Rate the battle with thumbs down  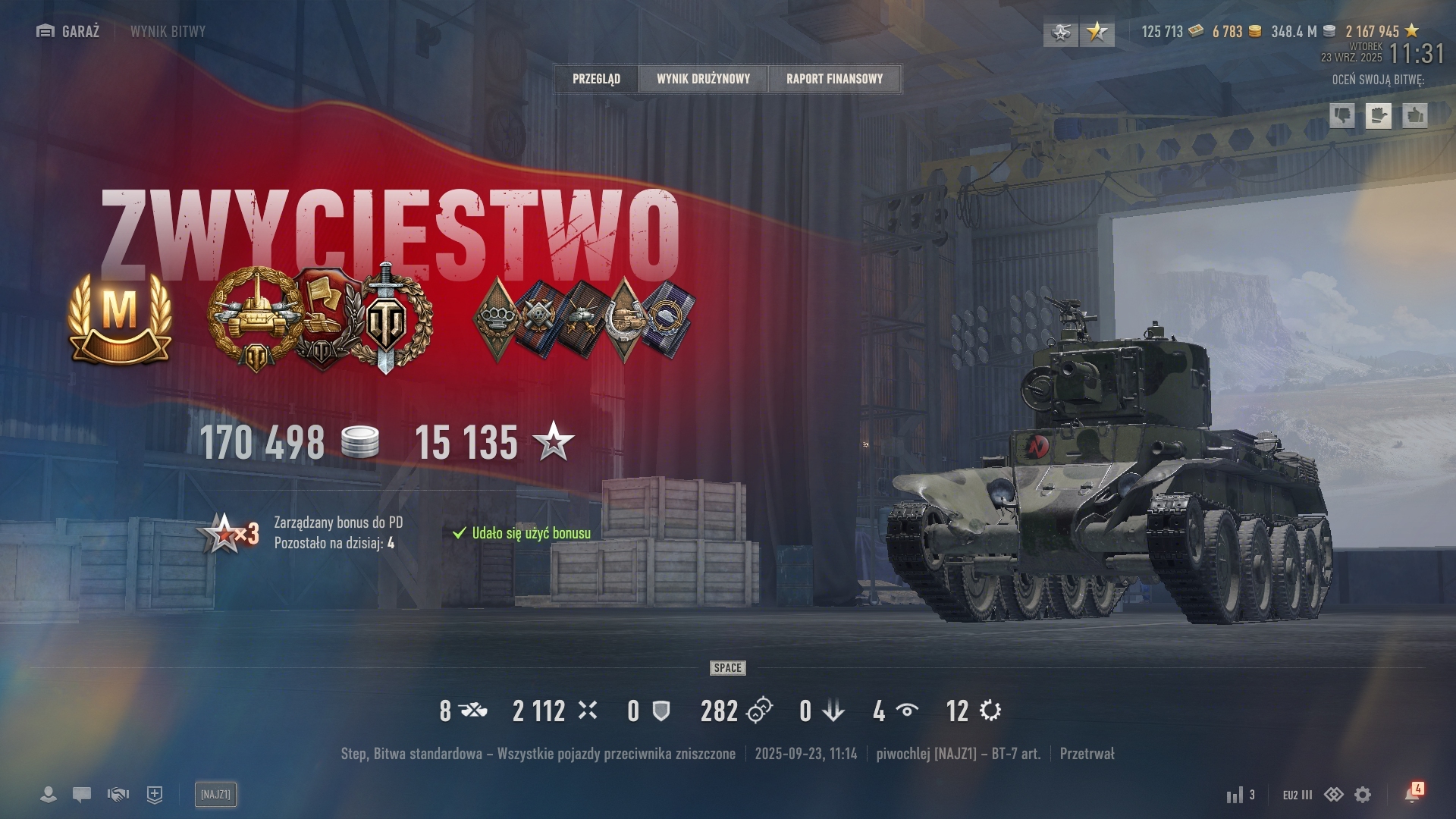click(x=1342, y=115)
